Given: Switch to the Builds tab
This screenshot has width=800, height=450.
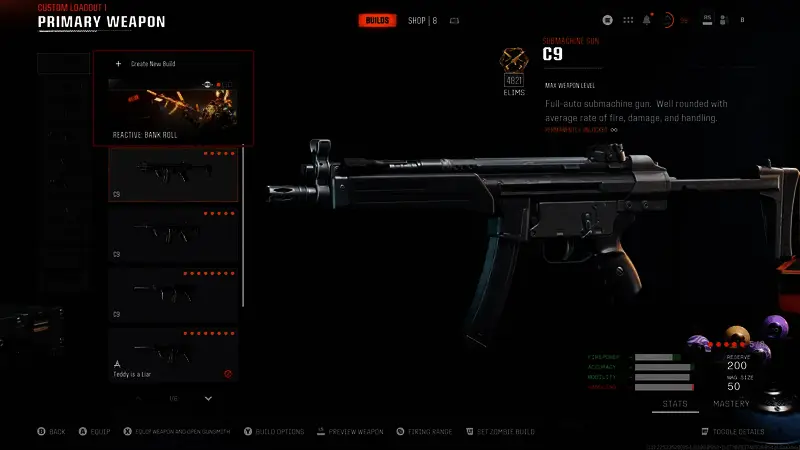Looking at the screenshot, I should 378,20.
